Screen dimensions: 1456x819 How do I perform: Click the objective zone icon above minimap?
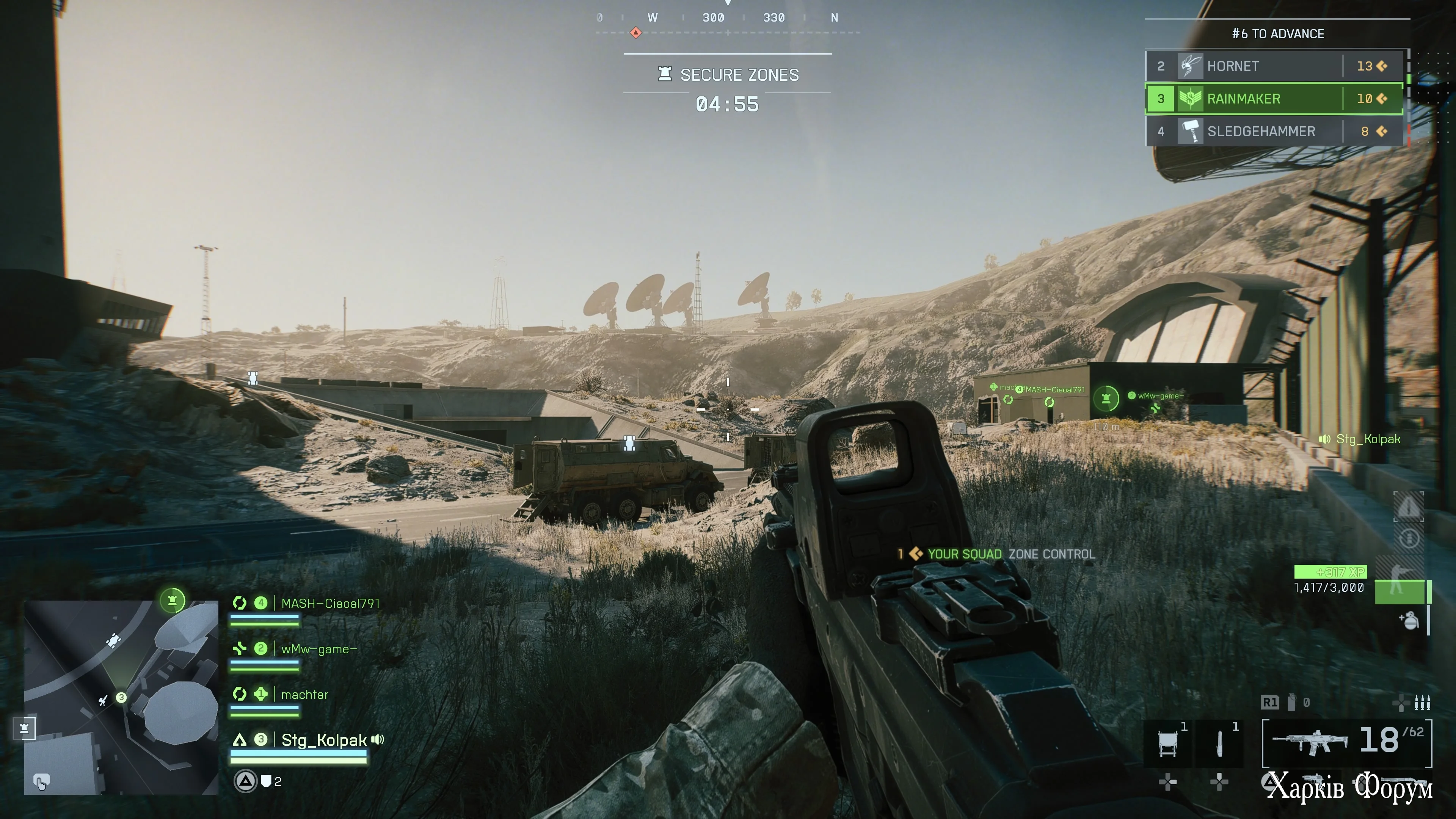point(173,600)
